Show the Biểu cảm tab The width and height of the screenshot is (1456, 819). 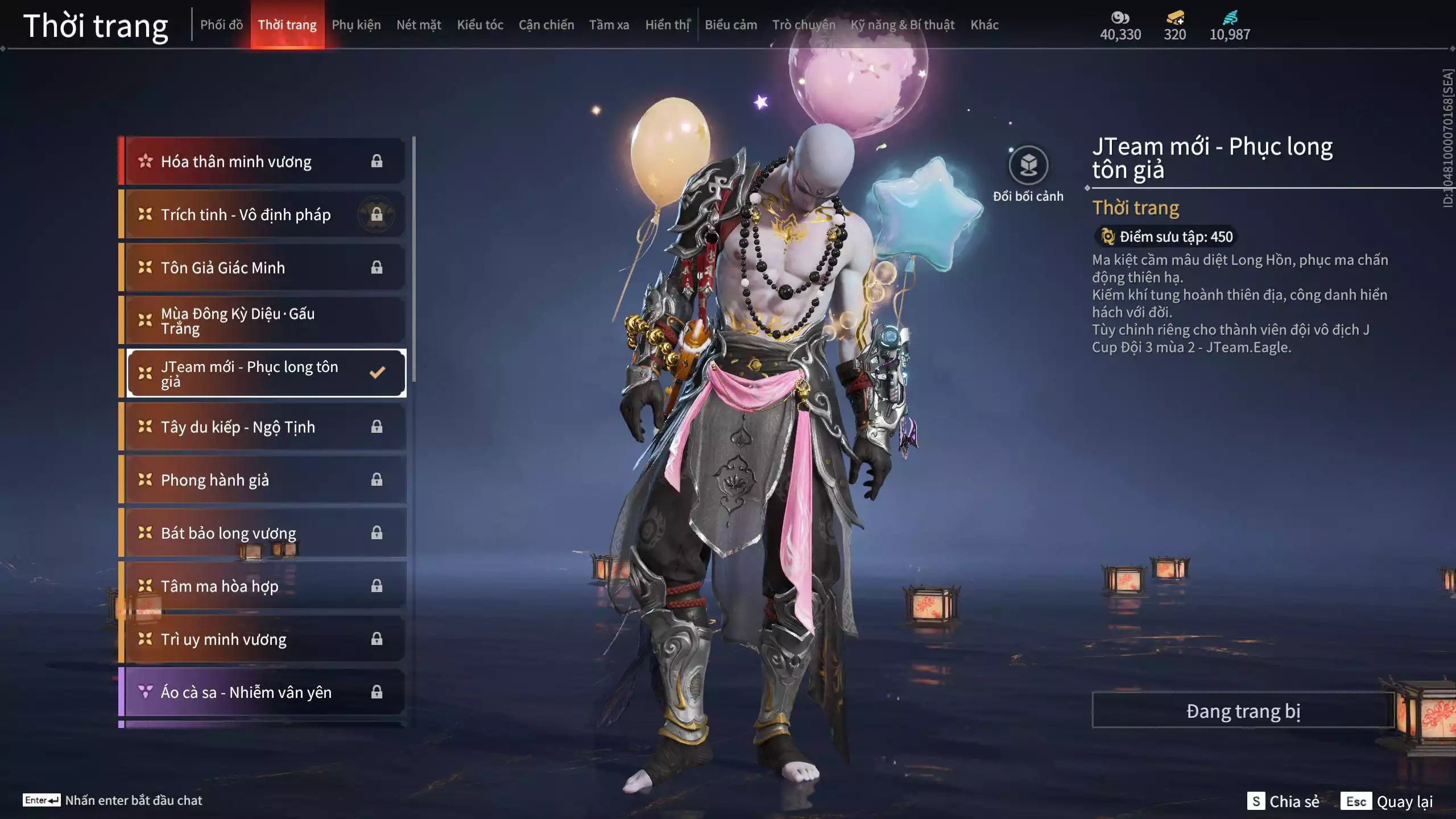[731, 25]
